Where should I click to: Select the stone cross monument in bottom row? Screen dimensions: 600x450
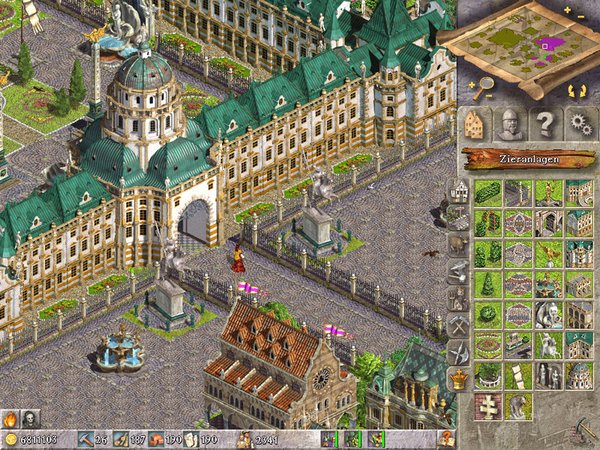click(x=488, y=406)
